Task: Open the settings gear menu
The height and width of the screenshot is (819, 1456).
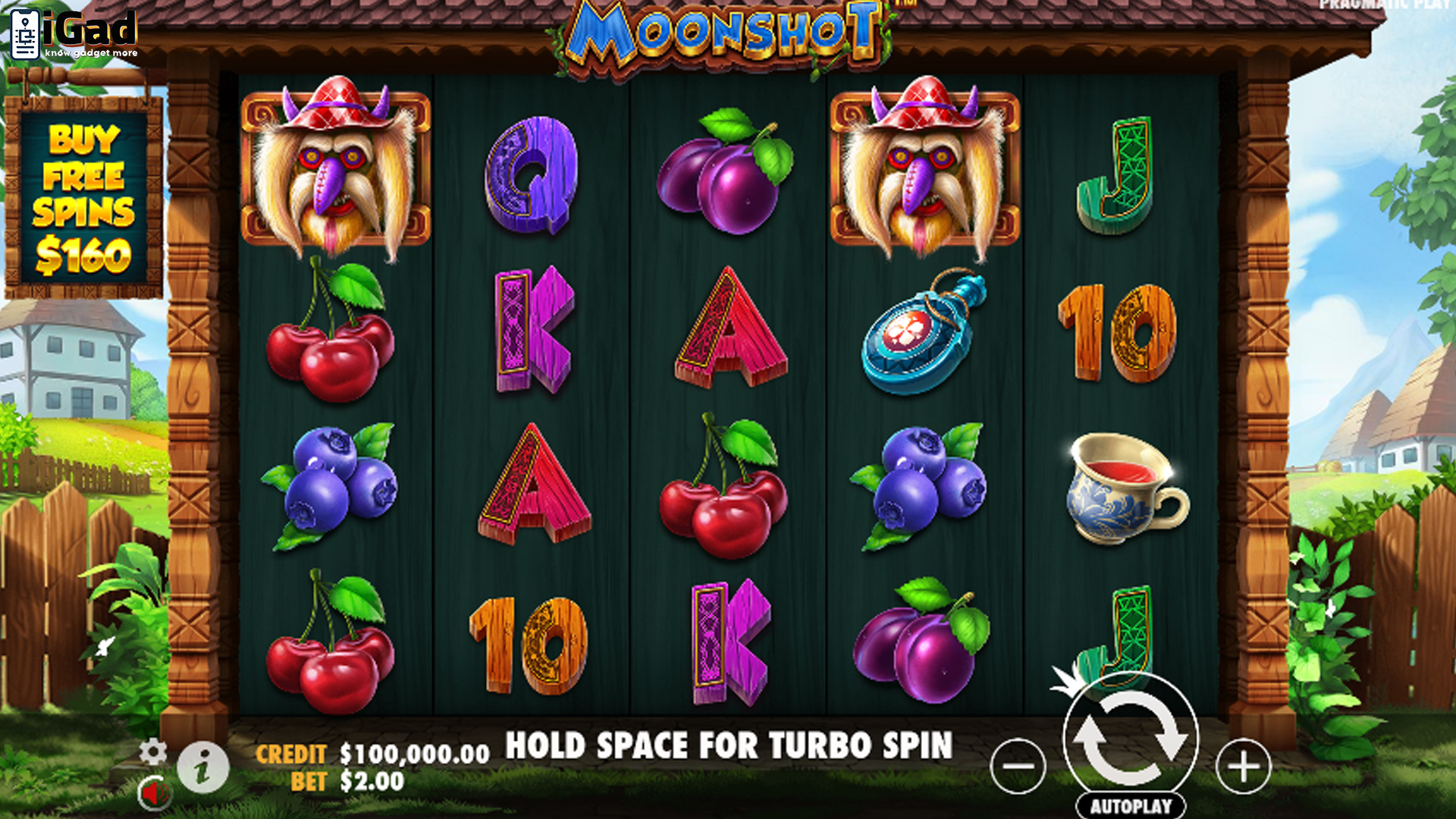Action: click(152, 752)
